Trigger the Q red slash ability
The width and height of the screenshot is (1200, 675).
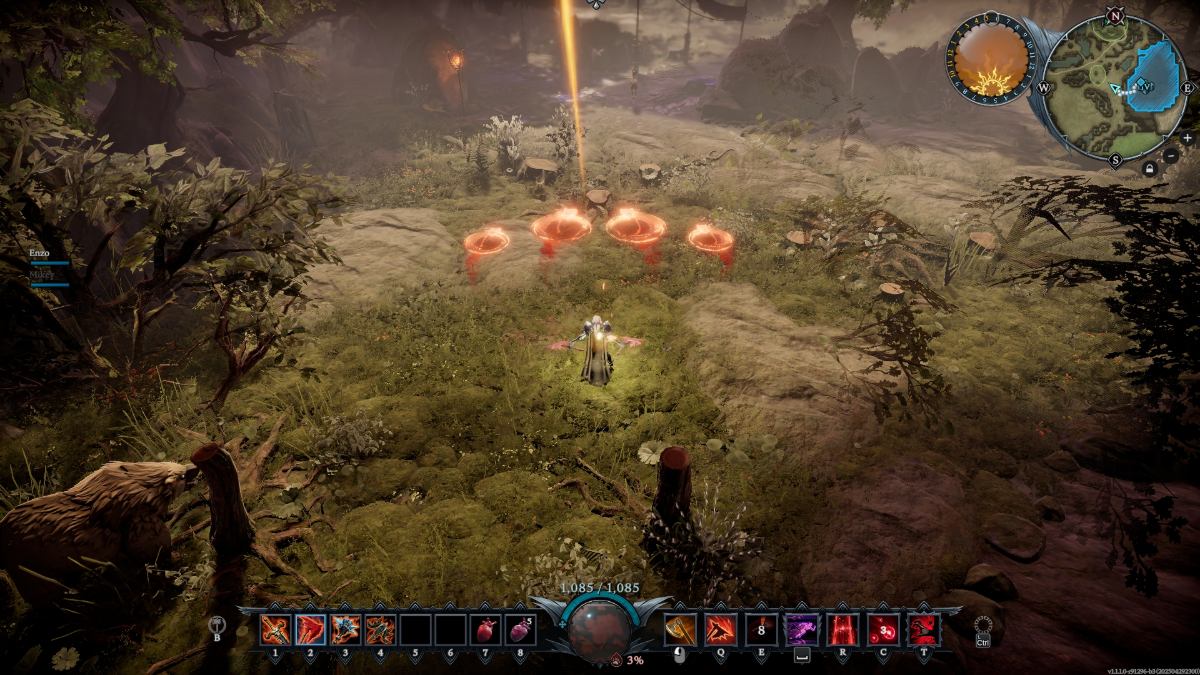(719, 629)
